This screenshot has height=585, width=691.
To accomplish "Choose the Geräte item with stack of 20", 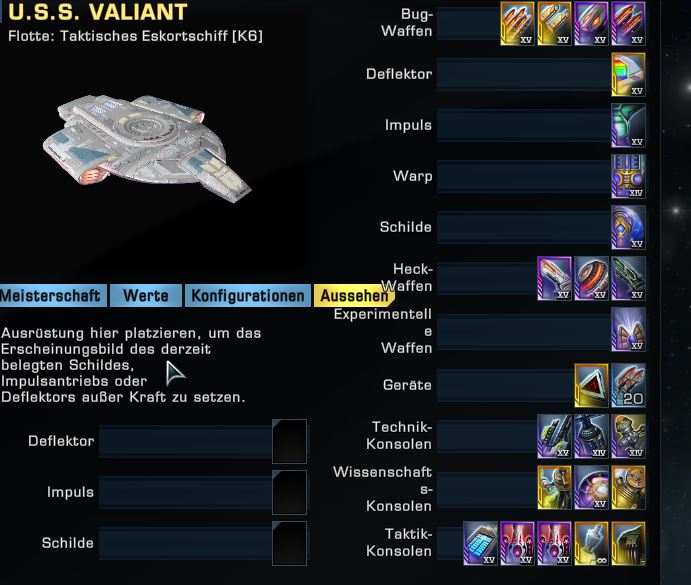I will coord(628,386).
